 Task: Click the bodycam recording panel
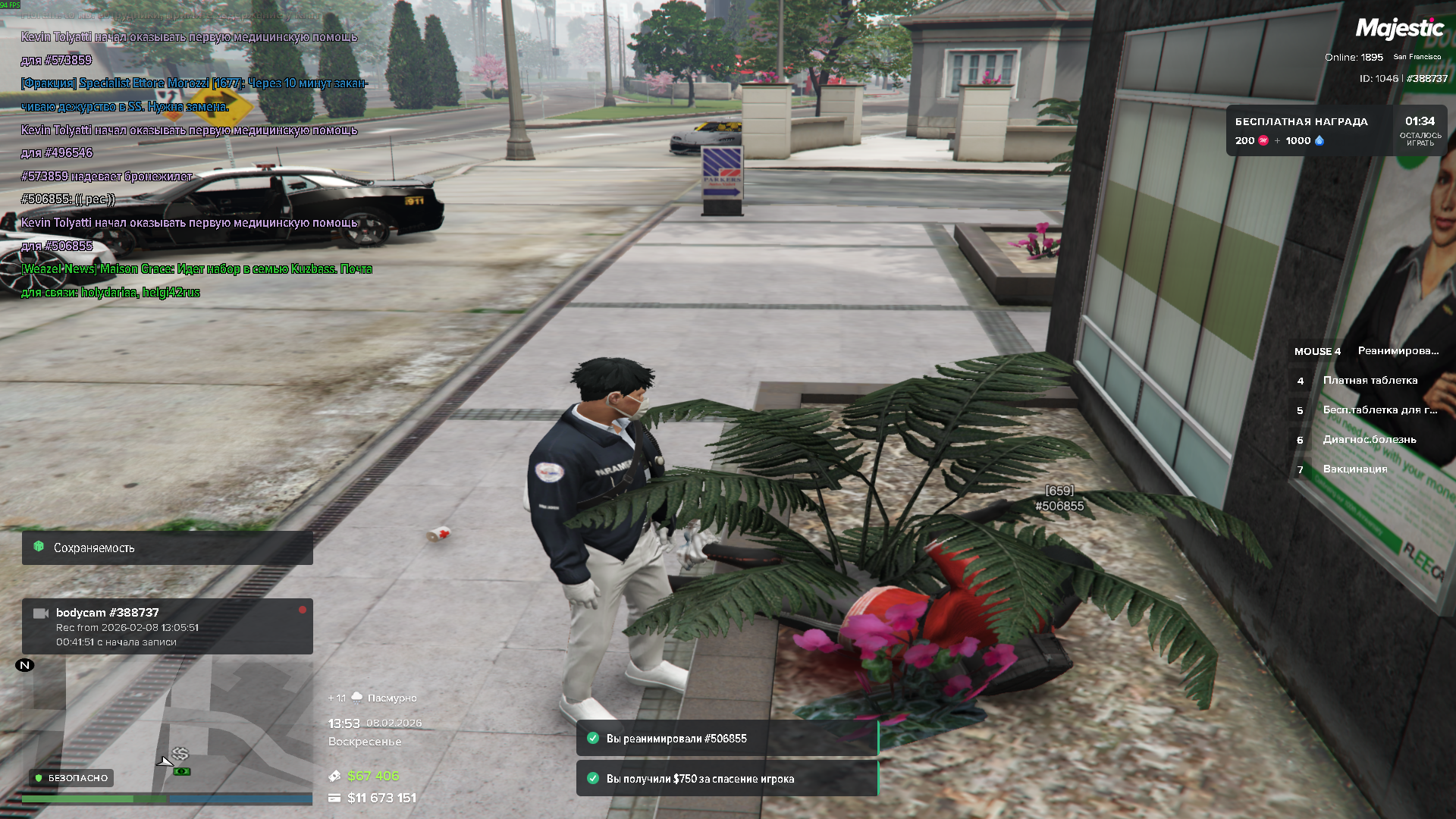(x=167, y=626)
